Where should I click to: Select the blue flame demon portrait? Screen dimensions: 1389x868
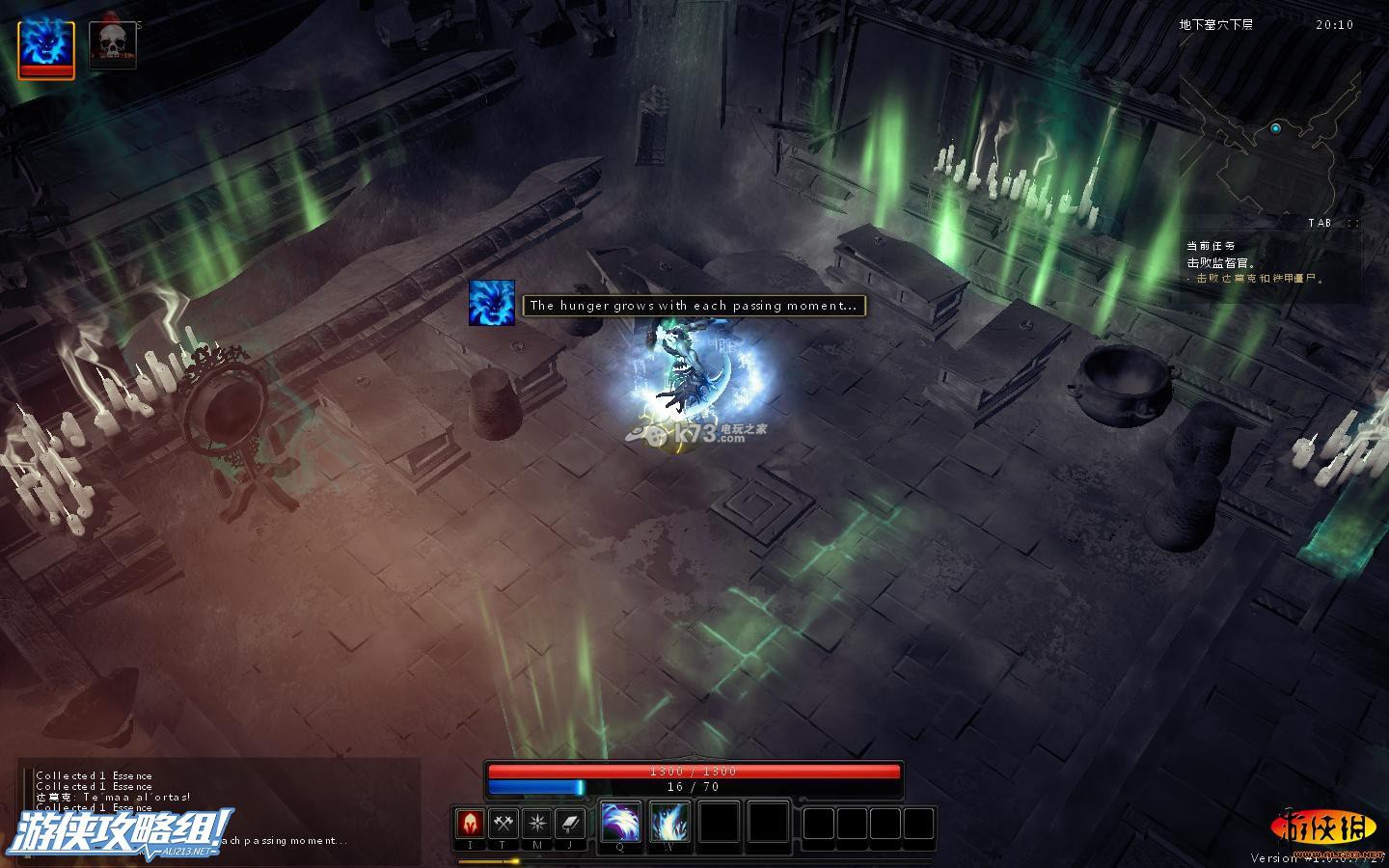(x=45, y=48)
